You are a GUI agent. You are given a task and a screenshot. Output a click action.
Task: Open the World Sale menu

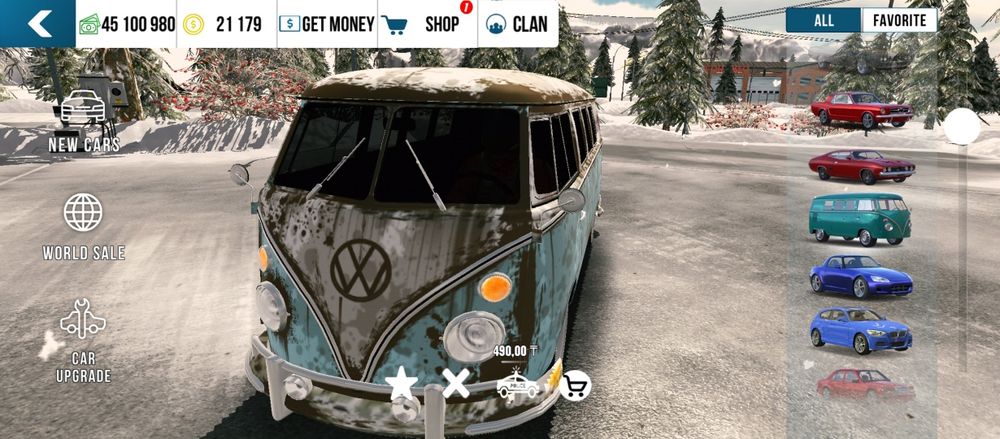pos(83,227)
